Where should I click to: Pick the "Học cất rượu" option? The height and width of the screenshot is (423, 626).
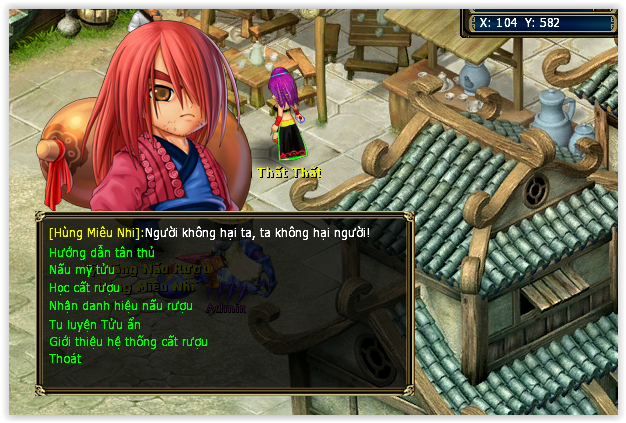click(x=84, y=288)
